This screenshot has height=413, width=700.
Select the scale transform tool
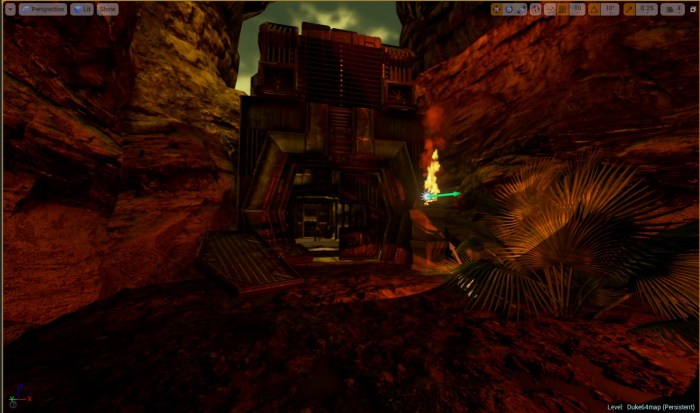[521, 9]
